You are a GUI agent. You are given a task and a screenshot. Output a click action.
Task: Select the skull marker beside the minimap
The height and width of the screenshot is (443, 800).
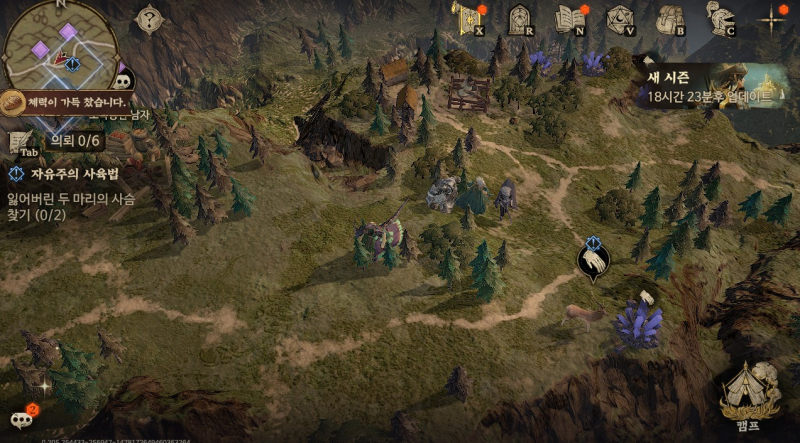[x=124, y=81]
